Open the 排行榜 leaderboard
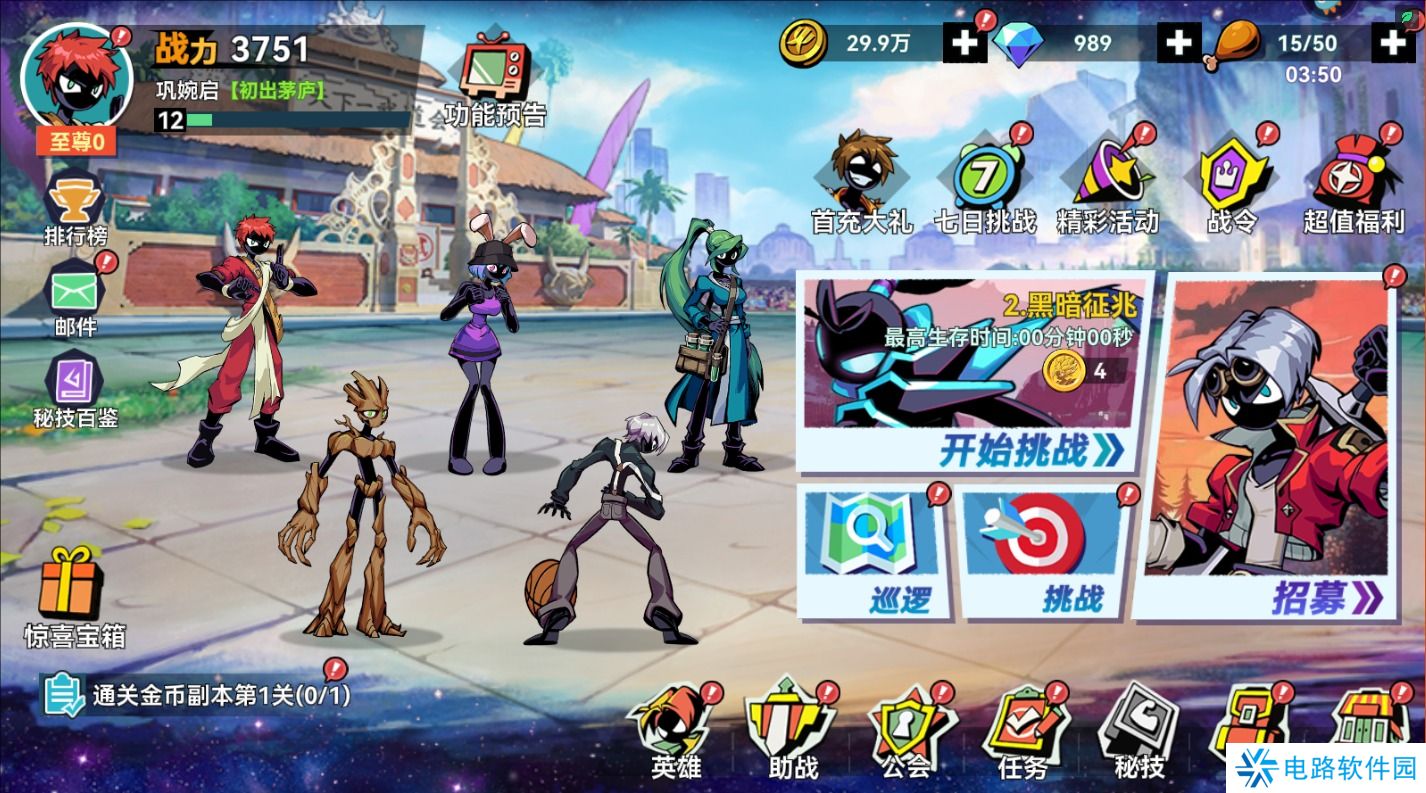Image resolution: width=1426 pixels, height=793 pixels. [76, 208]
